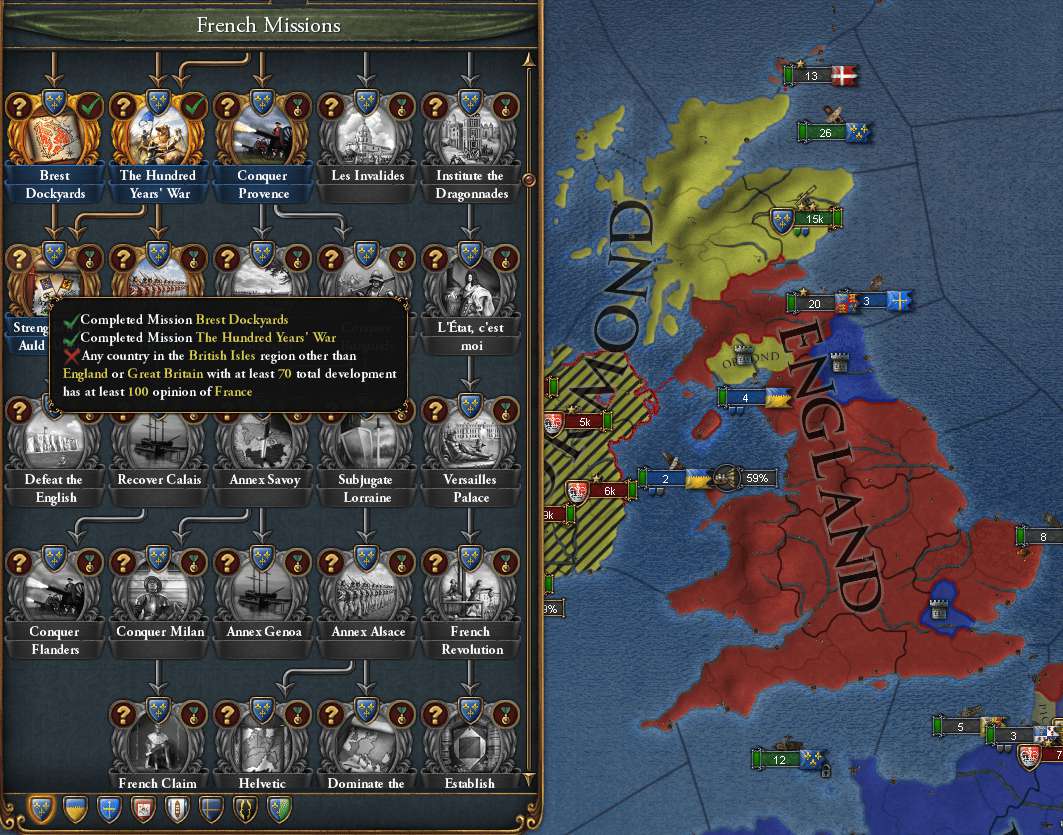Open the Annex Genoa mission
Screen dimensions: 1063x835
(262, 590)
